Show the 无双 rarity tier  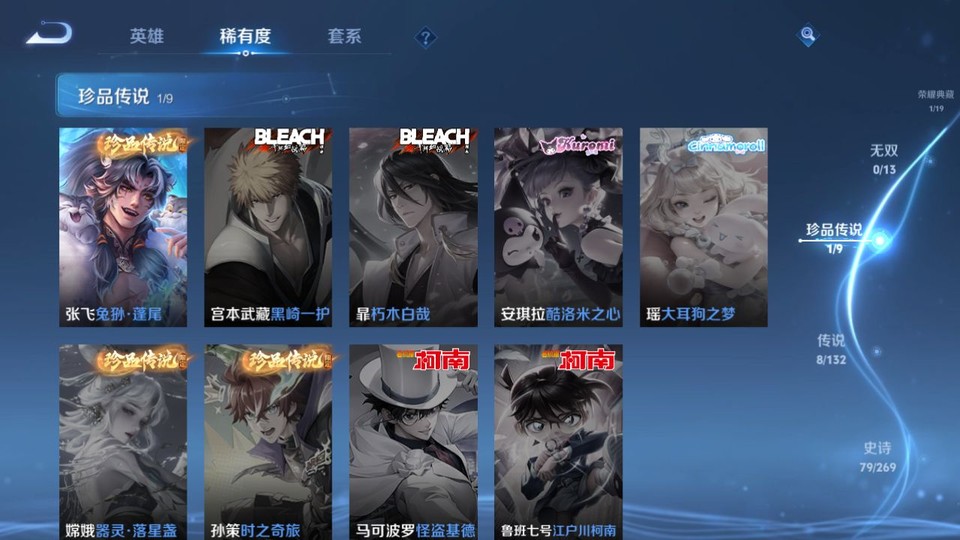coord(883,158)
